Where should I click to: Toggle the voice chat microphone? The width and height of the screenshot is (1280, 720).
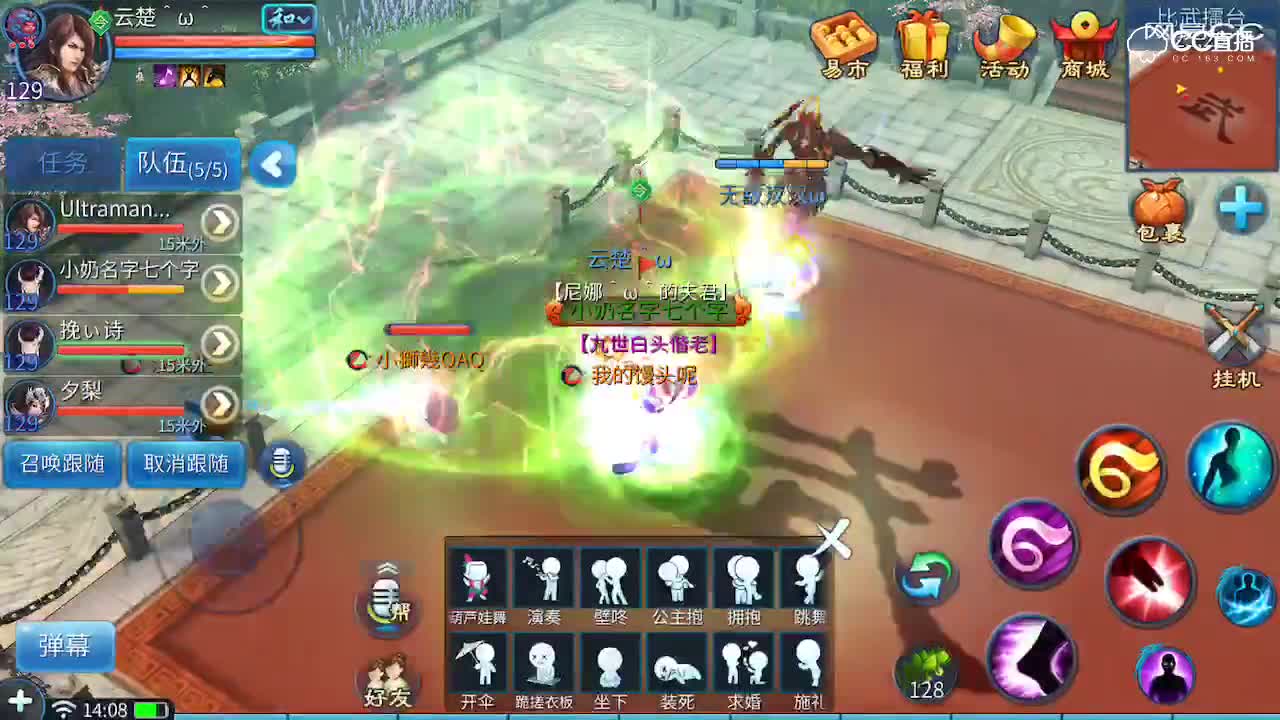(x=283, y=462)
